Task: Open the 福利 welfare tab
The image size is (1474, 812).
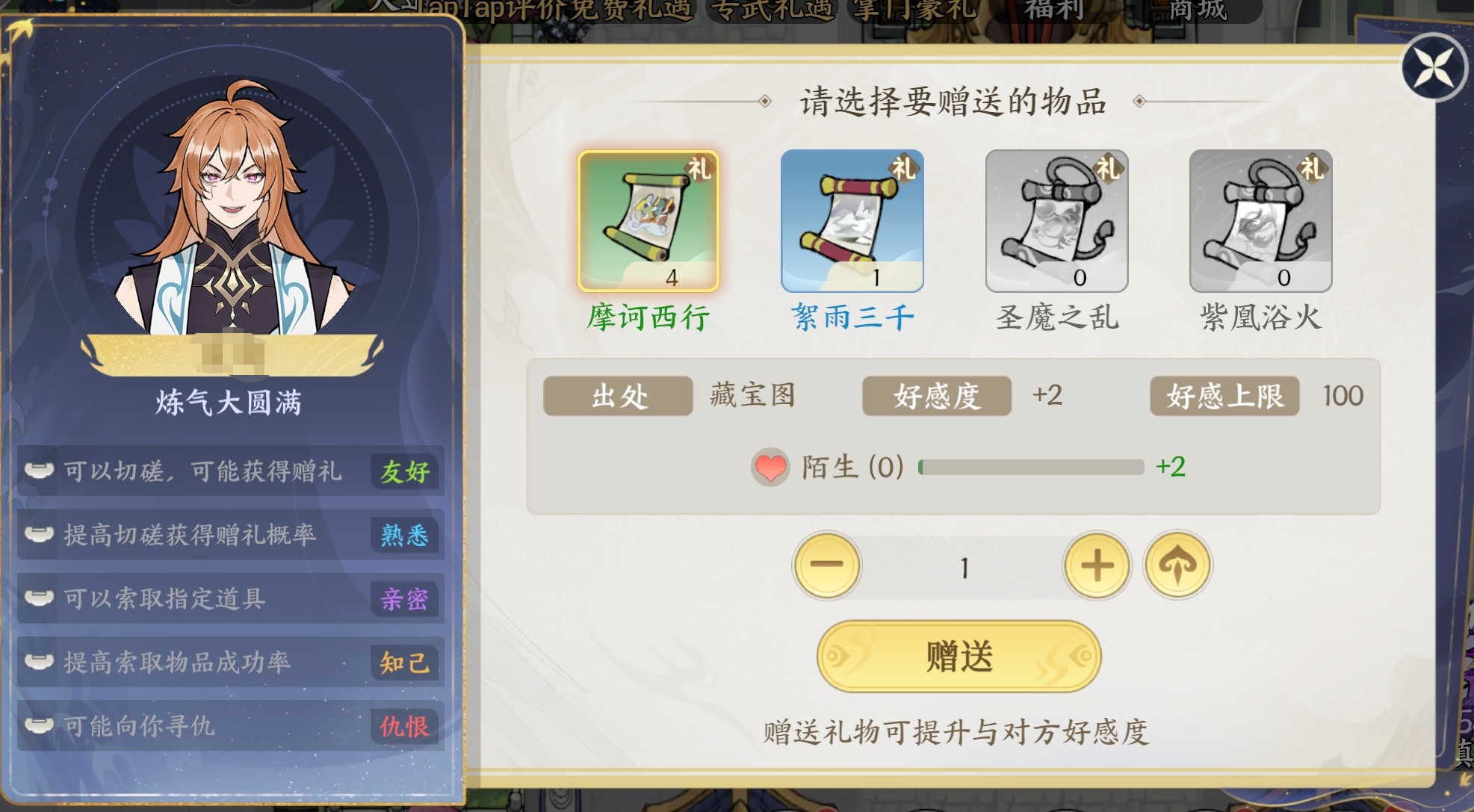Action: [x=1053, y=10]
